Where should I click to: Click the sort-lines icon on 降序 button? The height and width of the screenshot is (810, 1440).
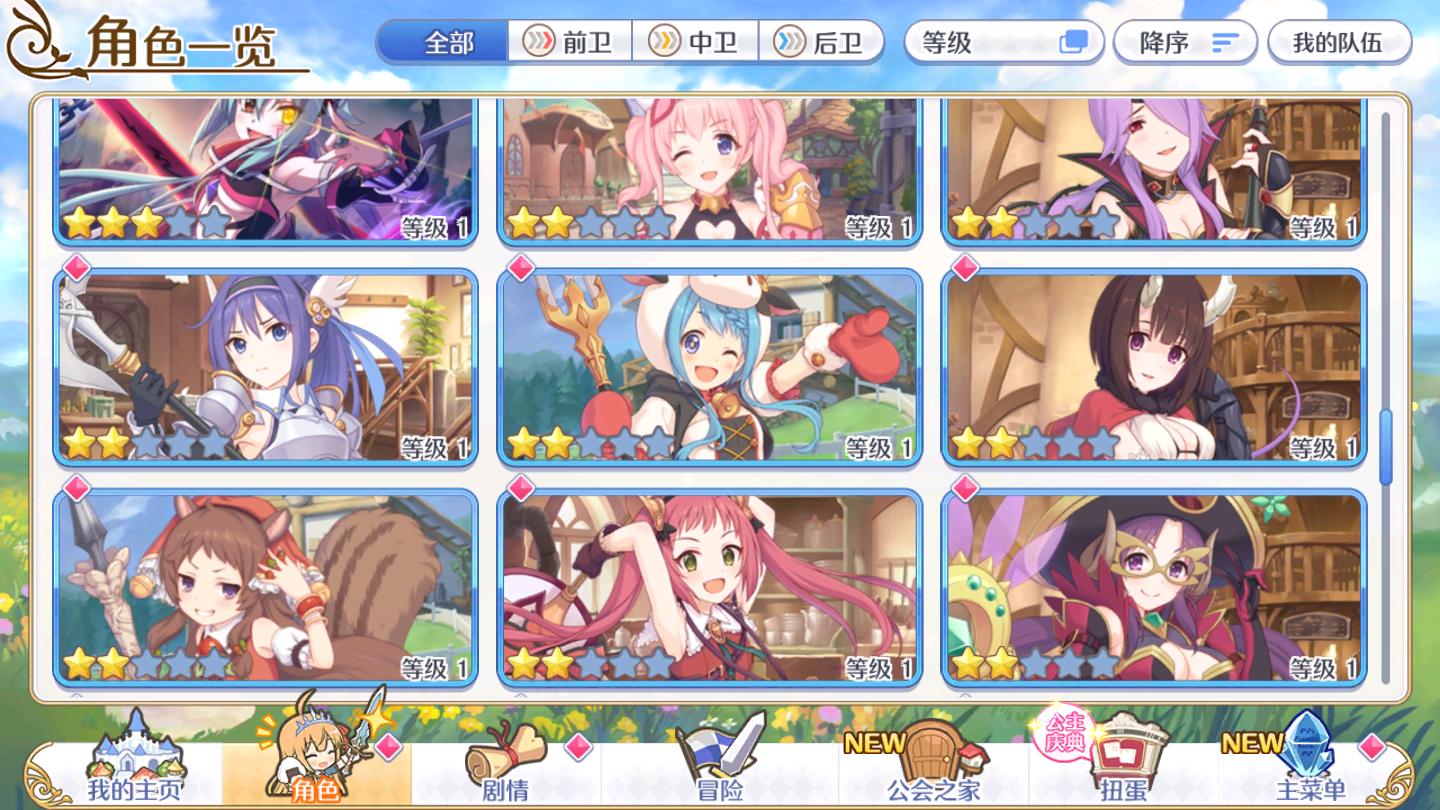[1222, 41]
